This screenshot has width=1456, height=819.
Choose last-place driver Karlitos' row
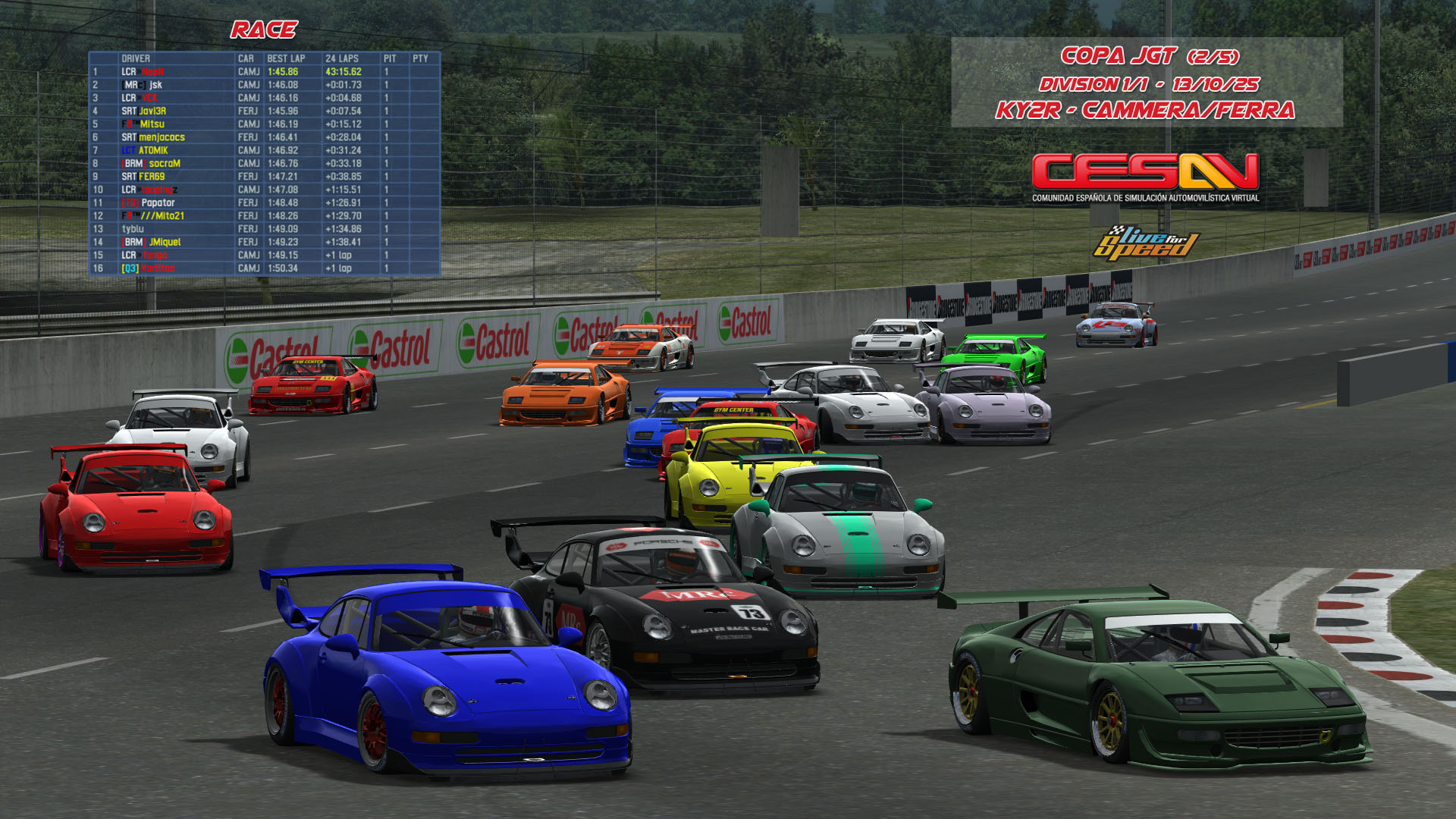pyautogui.click(x=158, y=268)
